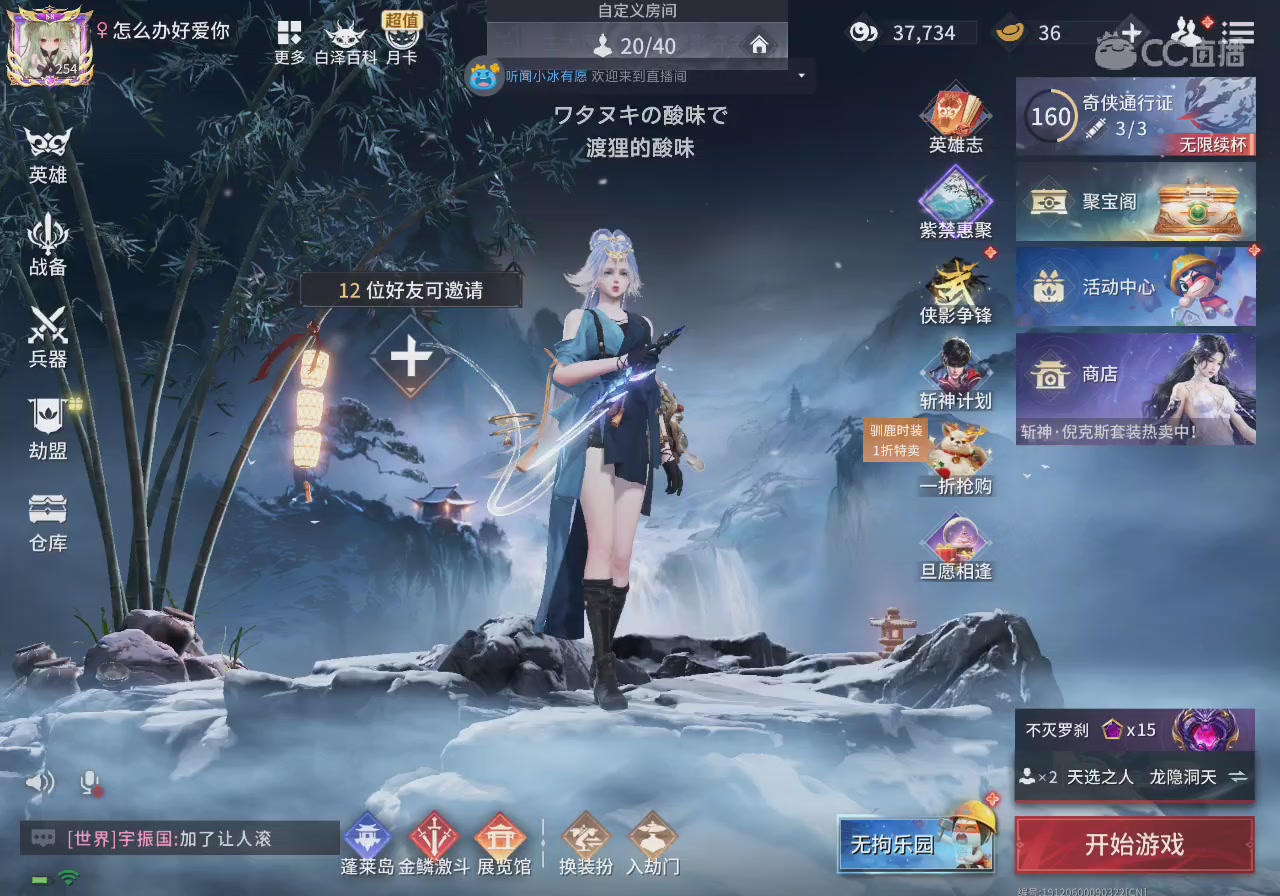
Task: Open the 仓库 (Warehouse) storage
Action: click(x=47, y=522)
